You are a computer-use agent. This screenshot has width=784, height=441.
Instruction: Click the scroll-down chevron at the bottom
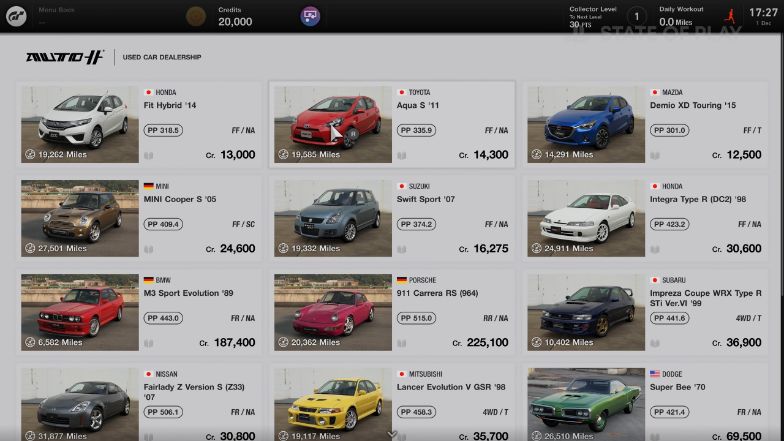click(x=392, y=434)
